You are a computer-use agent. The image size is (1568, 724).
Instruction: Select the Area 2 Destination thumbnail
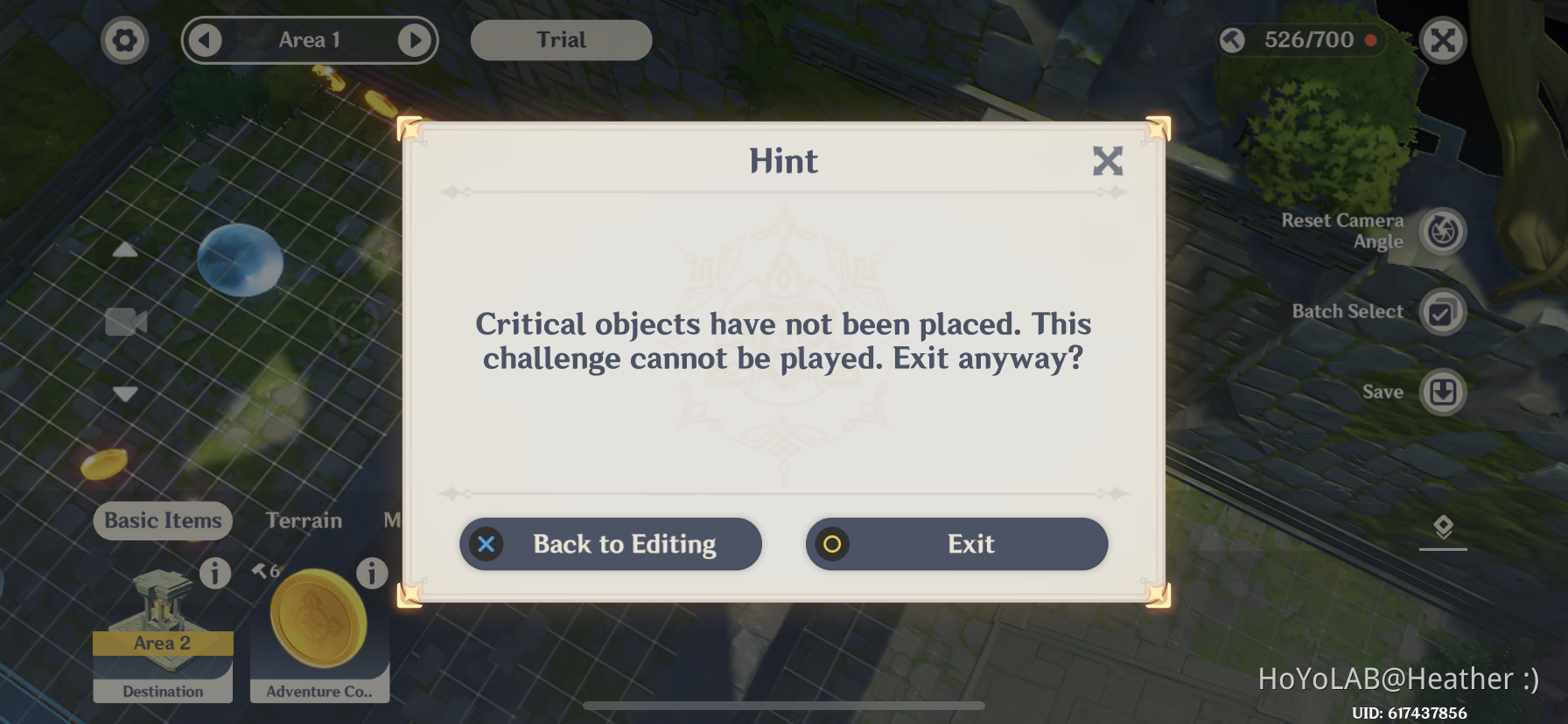(162, 630)
